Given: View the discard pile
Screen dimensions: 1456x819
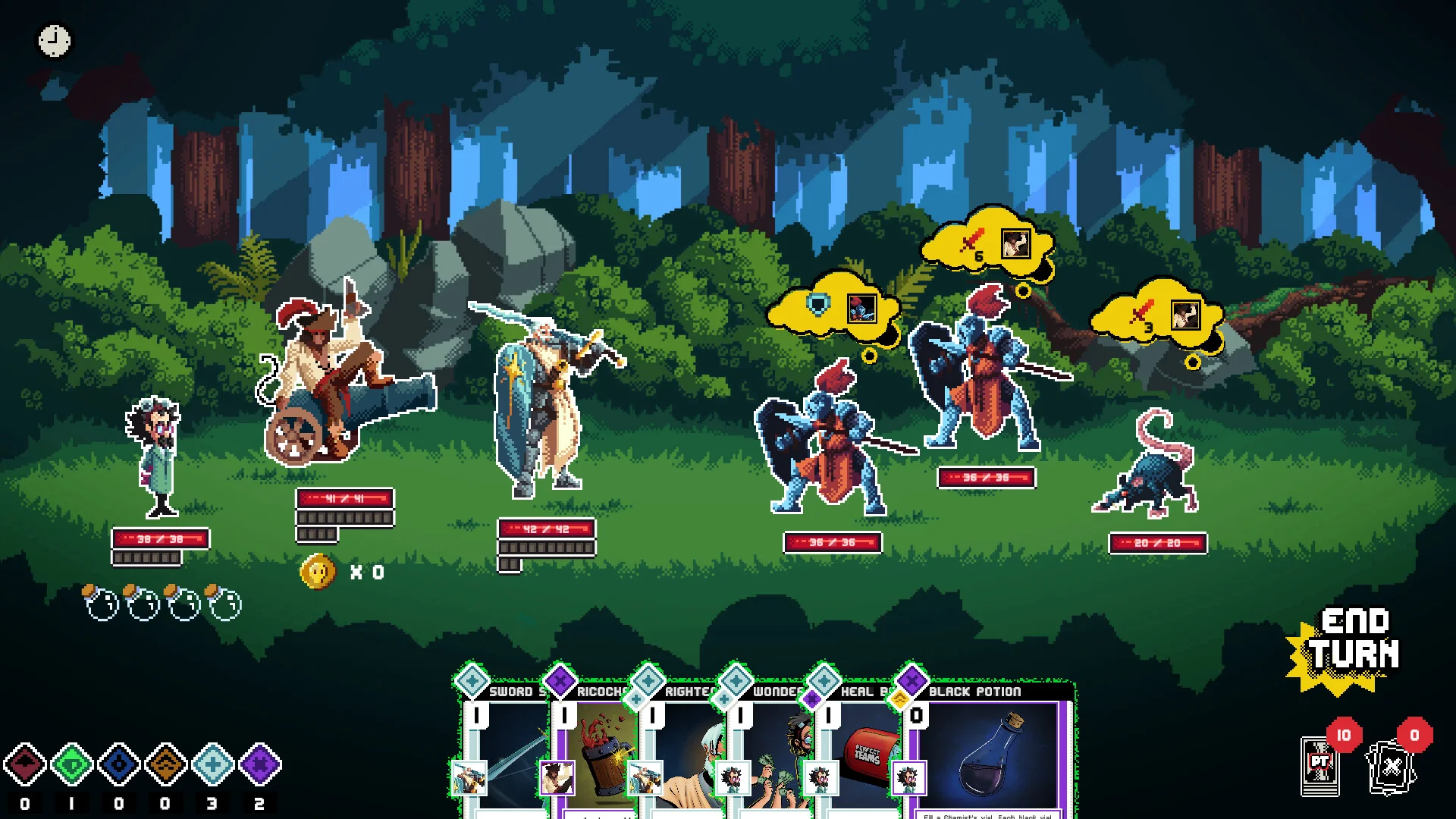Looking at the screenshot, I should click(x=1391, y=764).
